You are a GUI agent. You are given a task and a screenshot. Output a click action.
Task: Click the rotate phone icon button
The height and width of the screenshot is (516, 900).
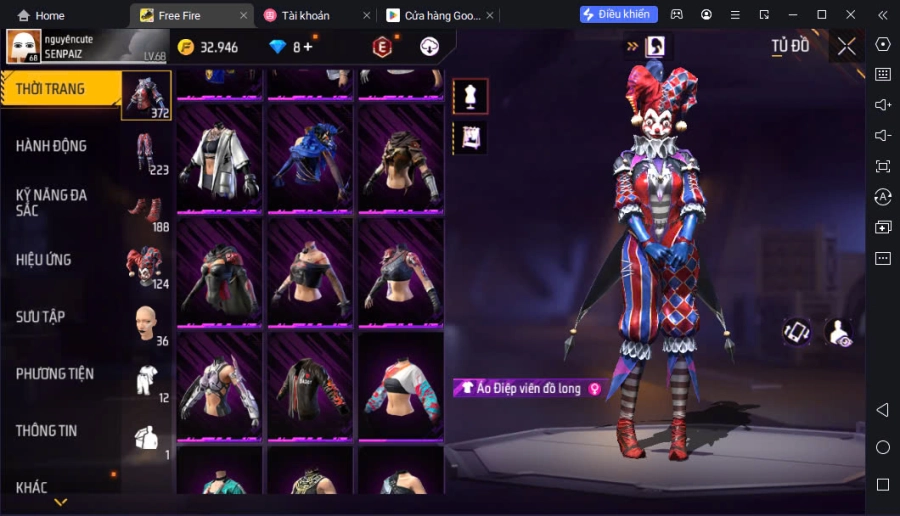[x=797, y=332]
